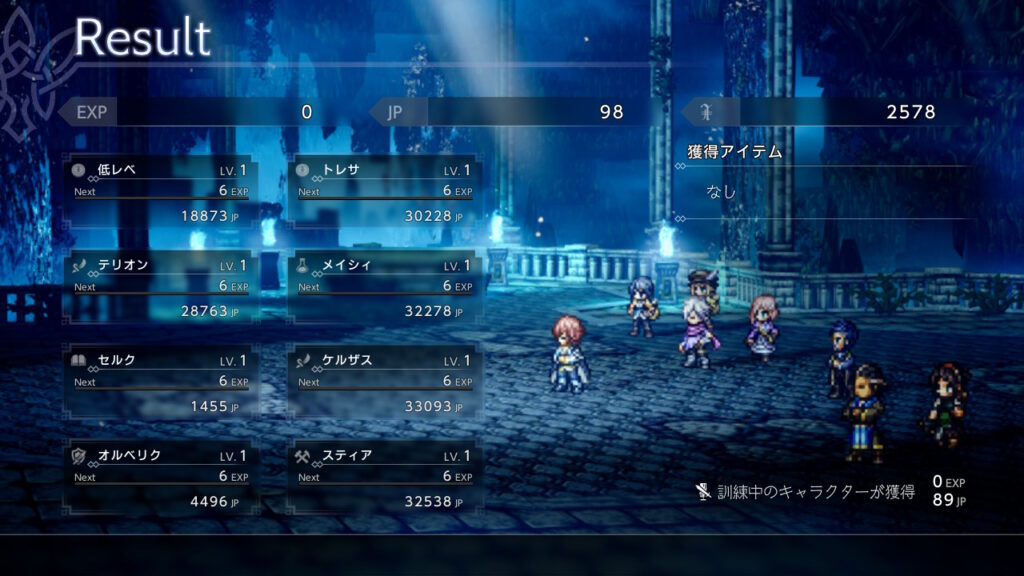The image size is (1024, 576).
Task: Select the ケルザス character panel
Action: [x=384, y=382]
